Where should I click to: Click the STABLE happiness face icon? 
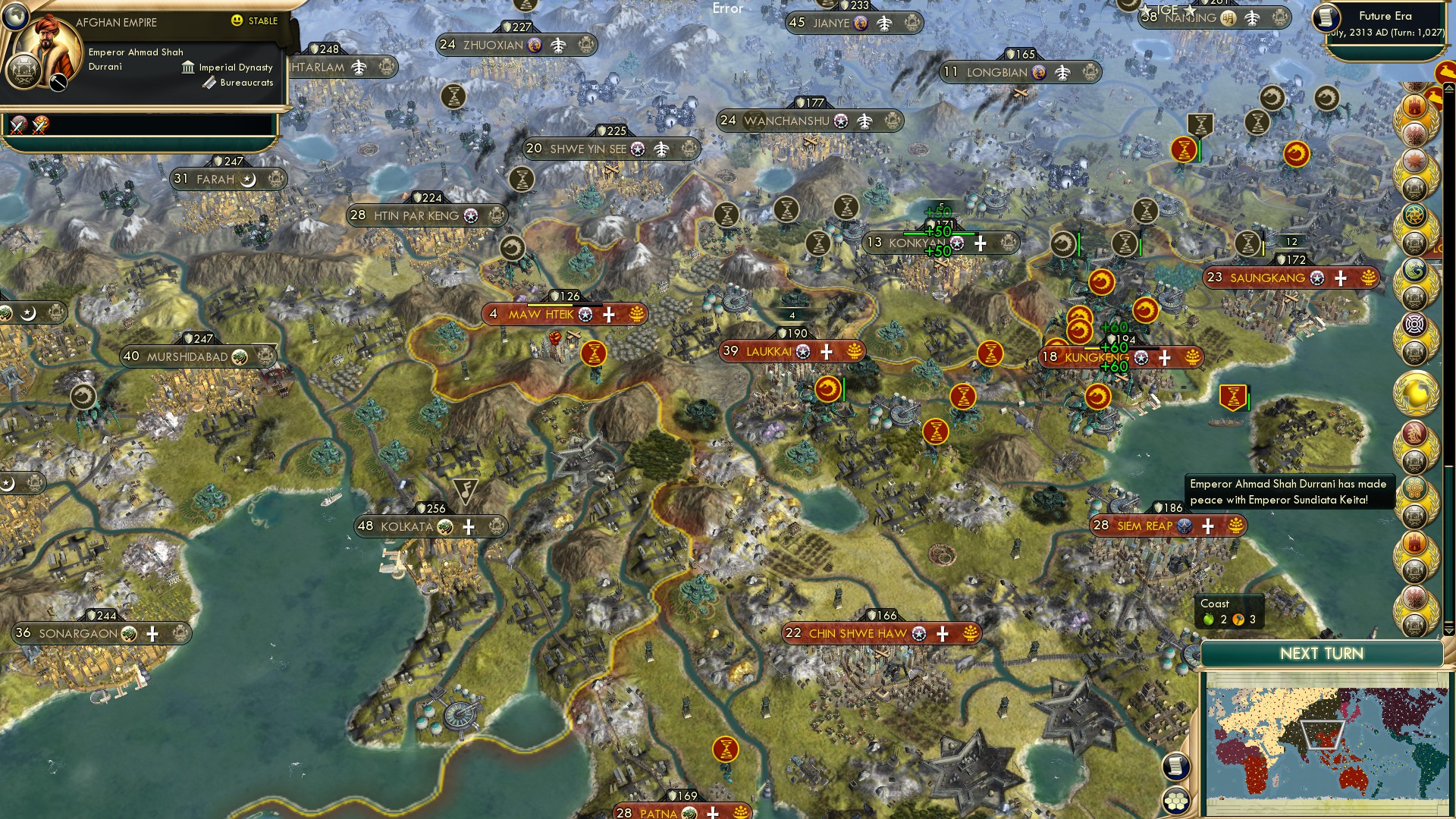(x=237, y=22)
